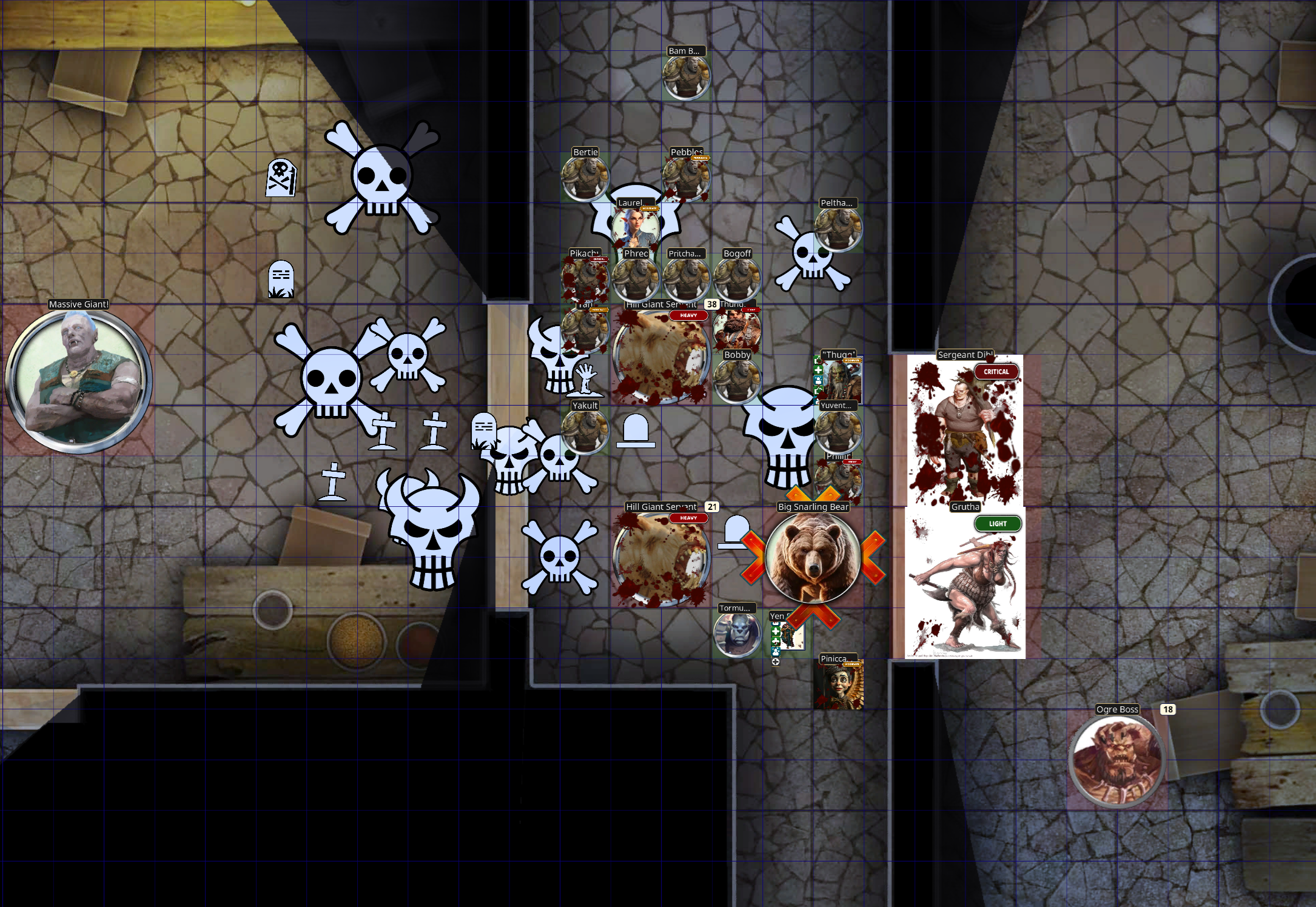
Task: Toggle the grey plus effect below Yen's token
Action: (776, 662)
